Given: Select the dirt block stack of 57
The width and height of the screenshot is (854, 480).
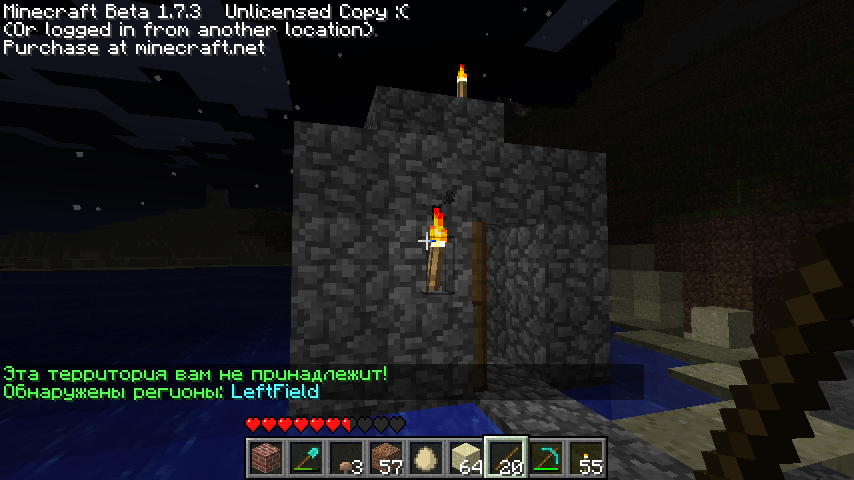Looking at the screenshot, I should 385,458.
